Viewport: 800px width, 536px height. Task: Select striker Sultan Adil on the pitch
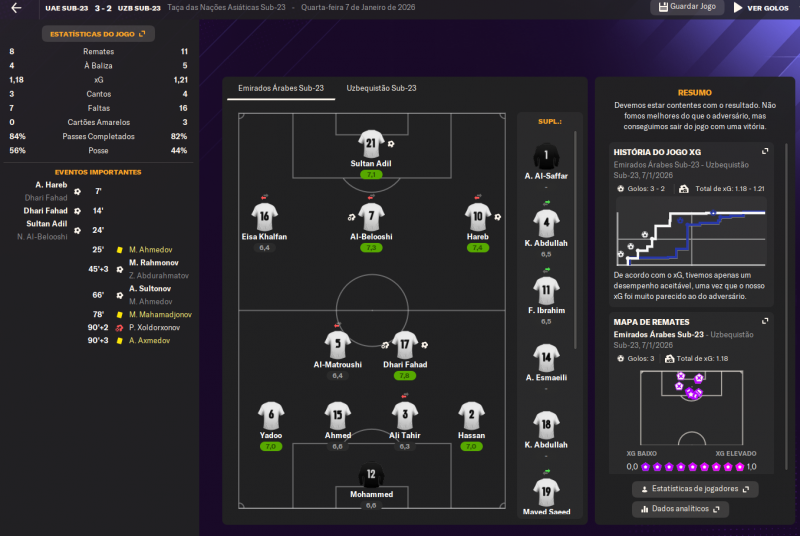click(370, 143)
